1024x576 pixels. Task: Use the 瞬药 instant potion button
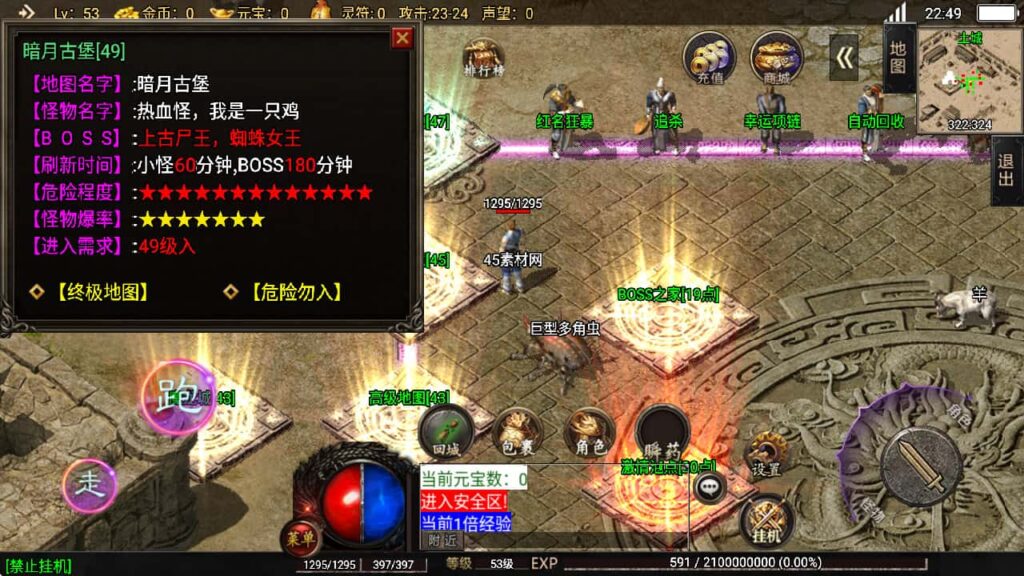point(662,432)
